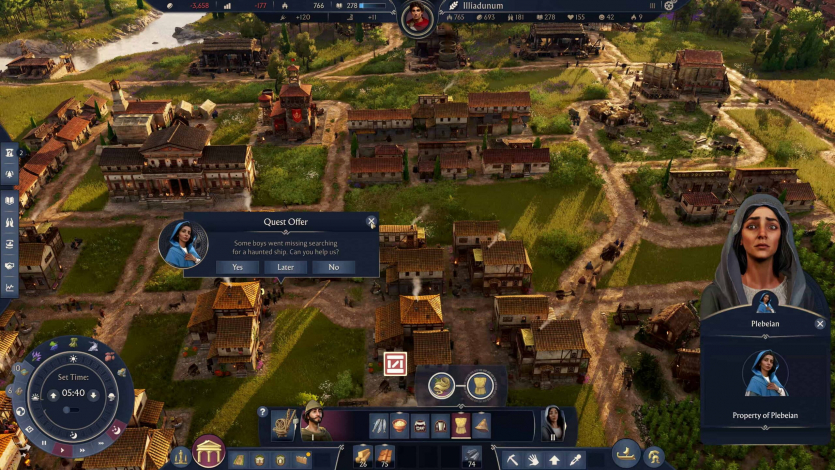
Task: Open the handshake diplomacy side menu
Action: [10, 265]
